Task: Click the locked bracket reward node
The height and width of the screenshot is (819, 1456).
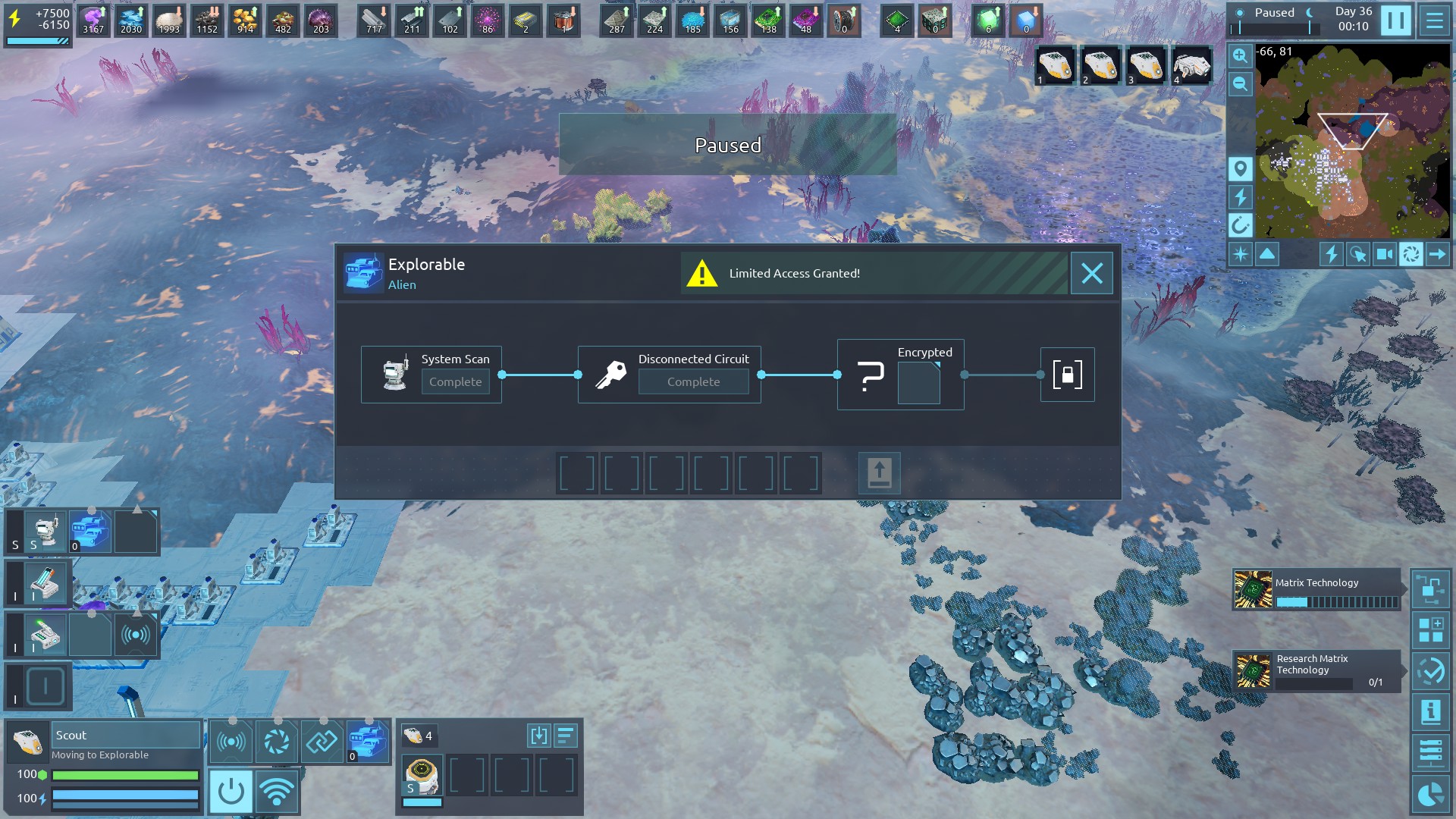Action: tap(1067, 375)
